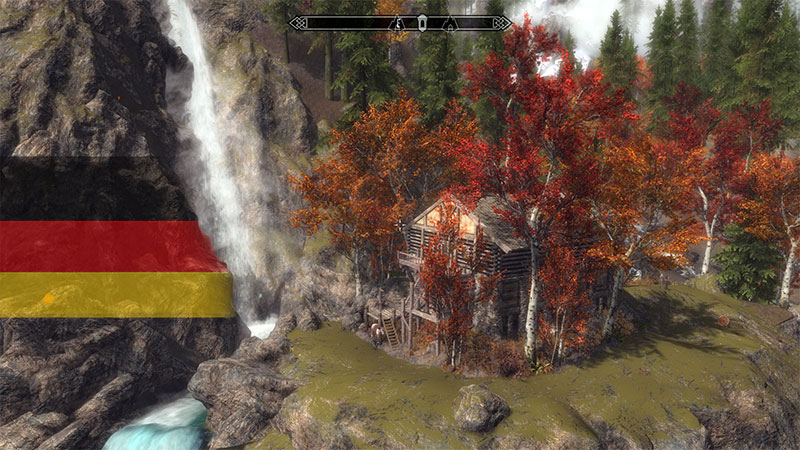The height and width of the screenshot is (450, 800).
Task: Select the shield-shaped location marker on compass
Action: coord(421,22)
